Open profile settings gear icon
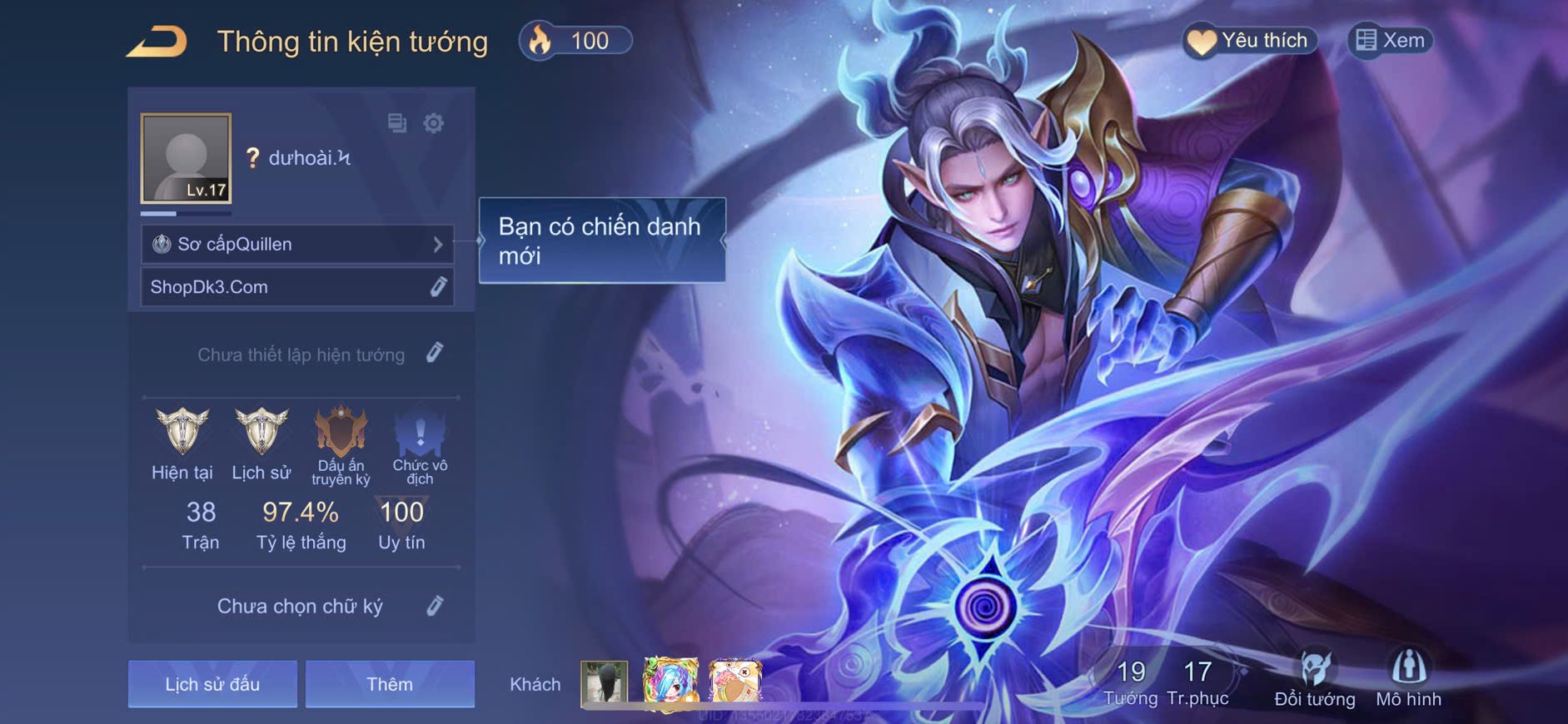This screenshot has height=724, width=1568. [x=434, y=123]
